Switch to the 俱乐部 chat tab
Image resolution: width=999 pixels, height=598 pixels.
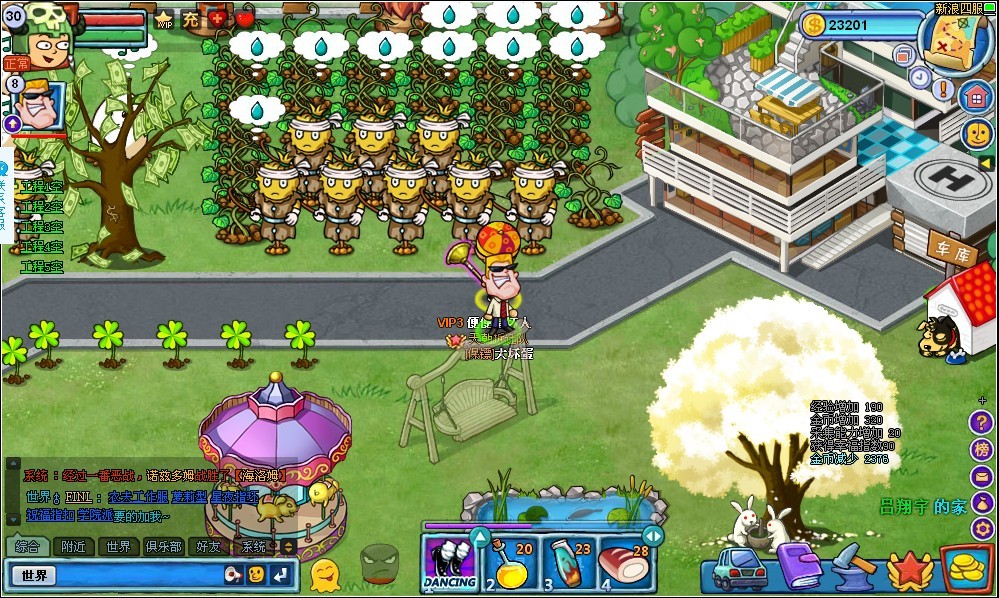click(x=163, y=547)
